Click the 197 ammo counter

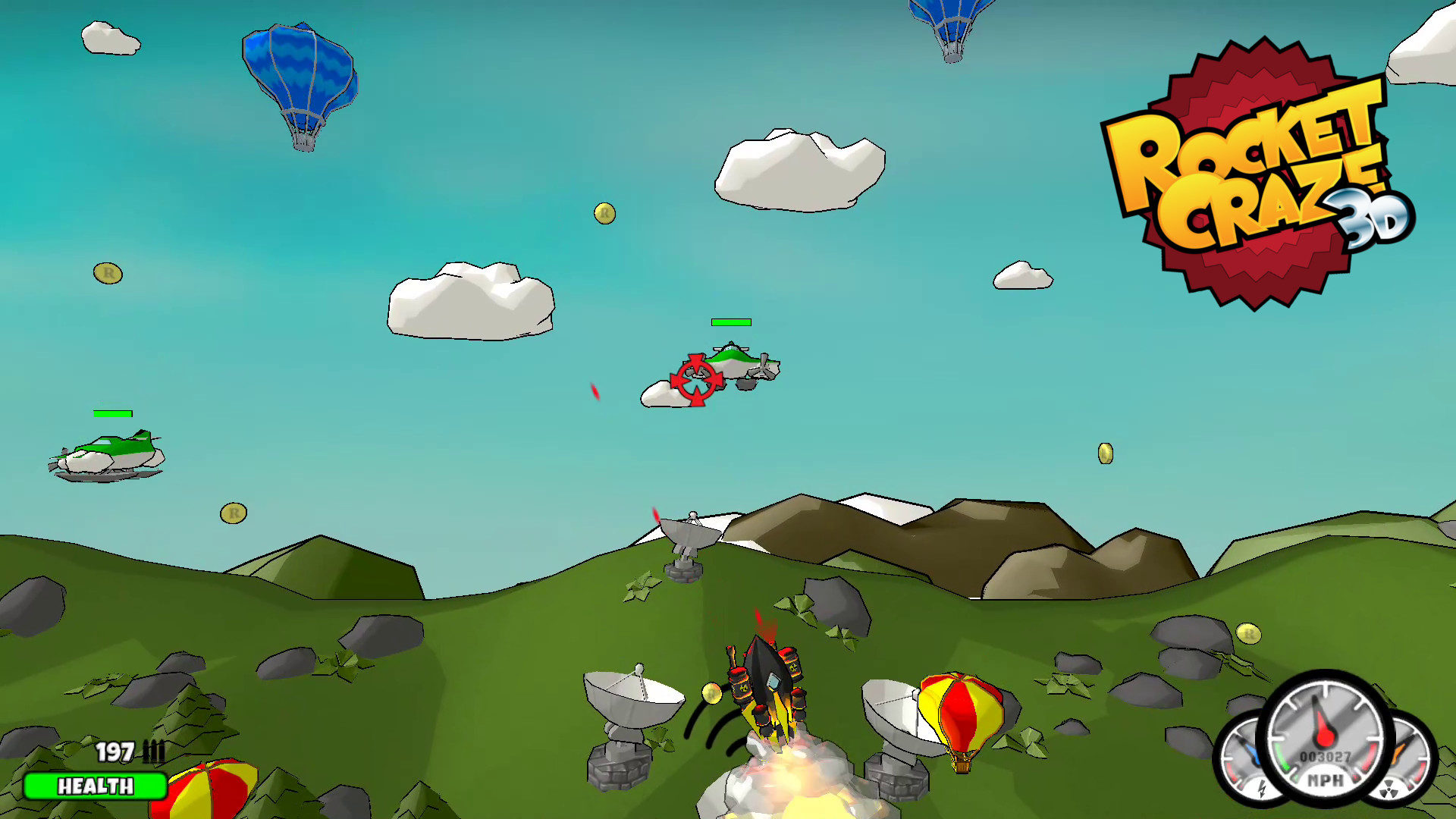(115, 752)
